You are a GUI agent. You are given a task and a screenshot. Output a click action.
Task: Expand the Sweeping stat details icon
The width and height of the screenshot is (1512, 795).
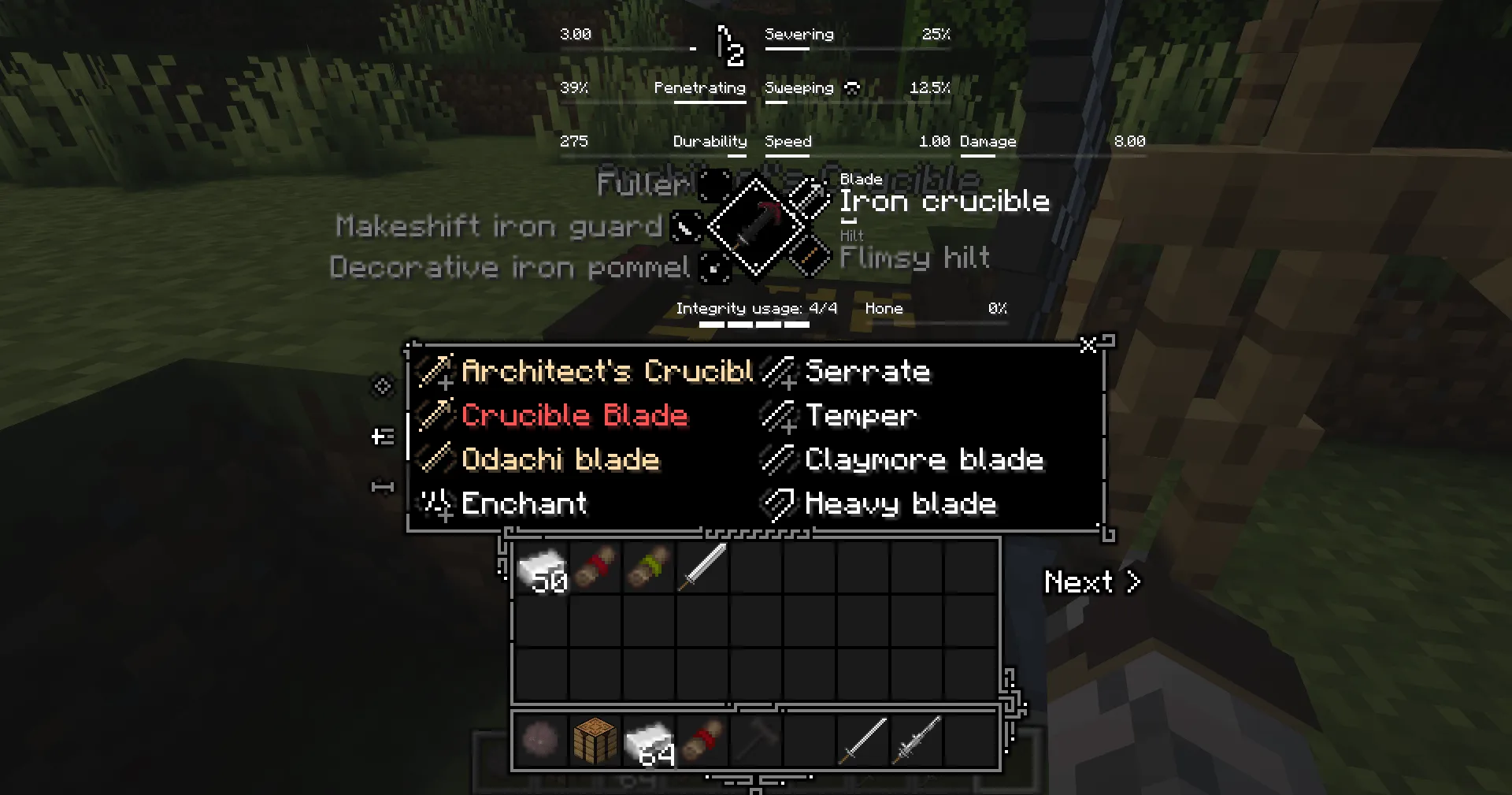853,87
